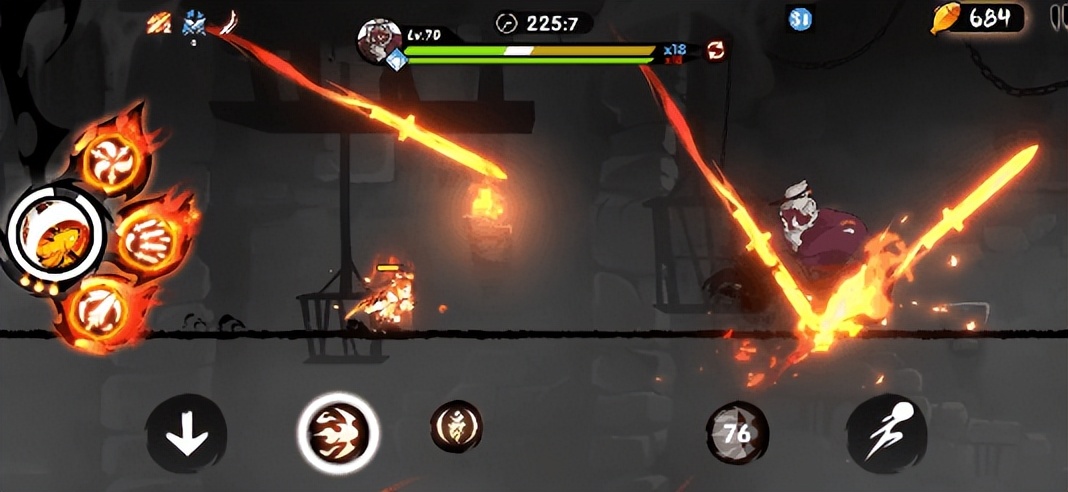Use the small glowing figure skill
The height and width of the screenshot is (492, 1068).
456,427
